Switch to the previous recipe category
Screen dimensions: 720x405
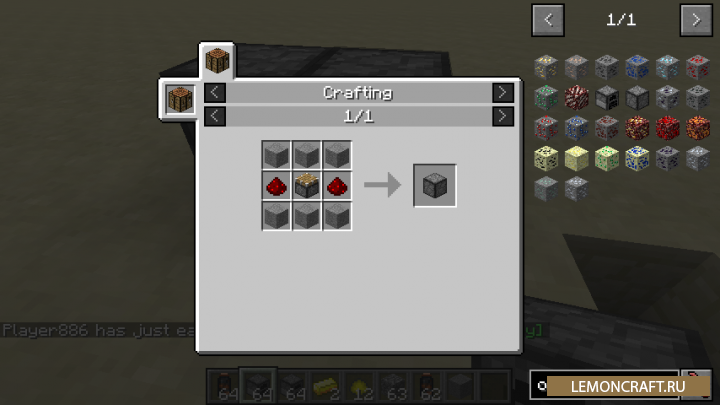click(215, 92)
